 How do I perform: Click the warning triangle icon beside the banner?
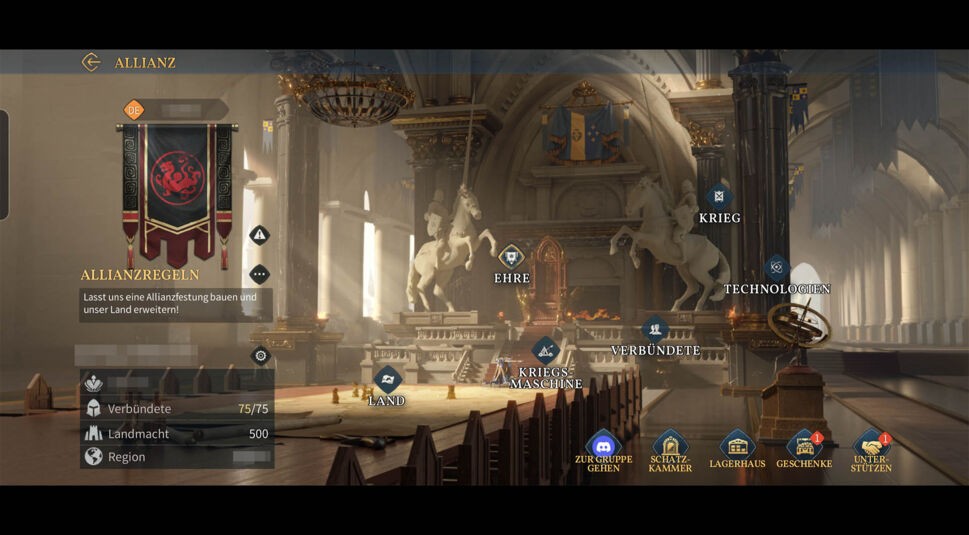tap(260, 235)
